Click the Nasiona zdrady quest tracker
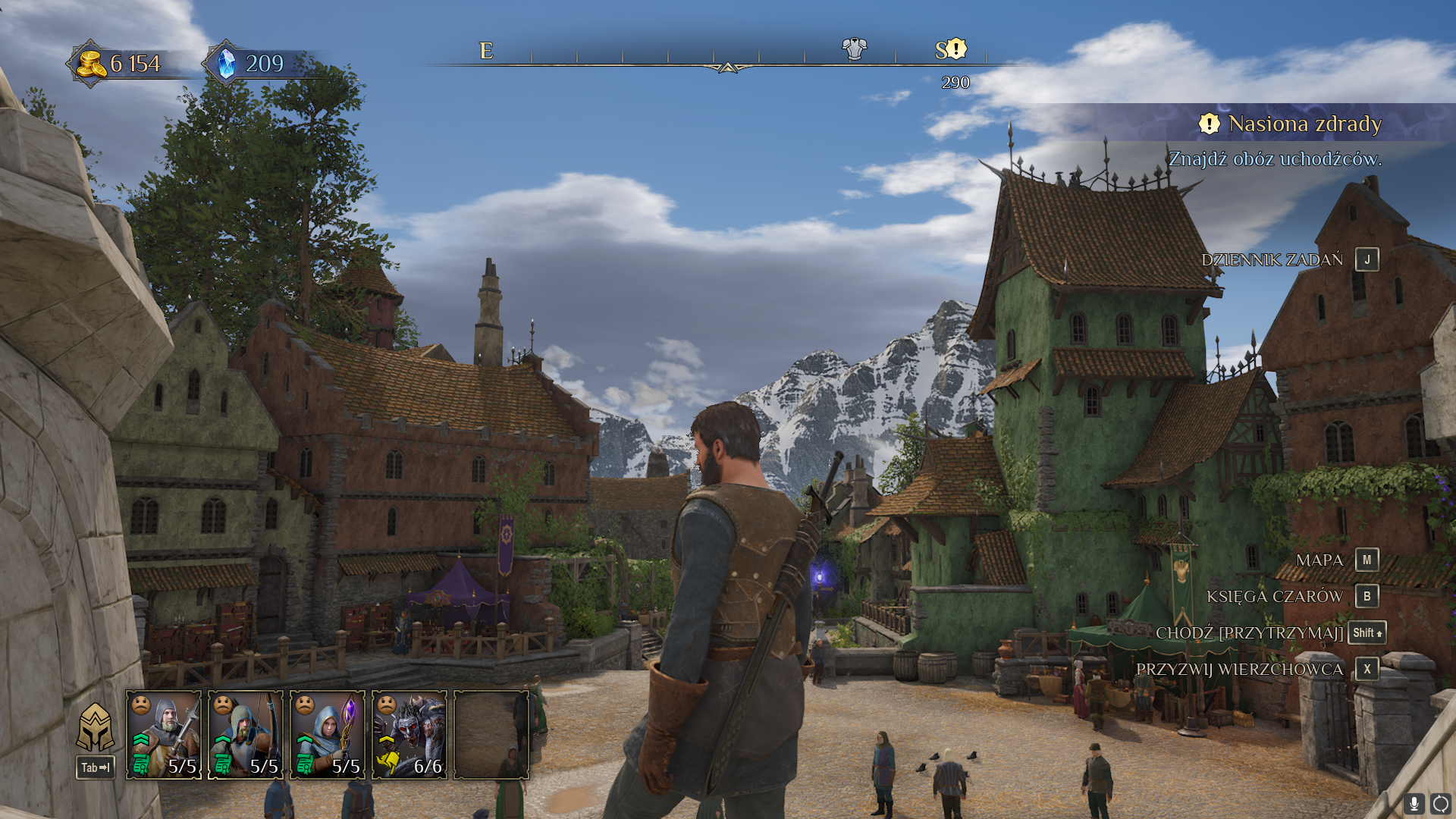This screenshot has width=1456, height=819. pos(1304,124)
